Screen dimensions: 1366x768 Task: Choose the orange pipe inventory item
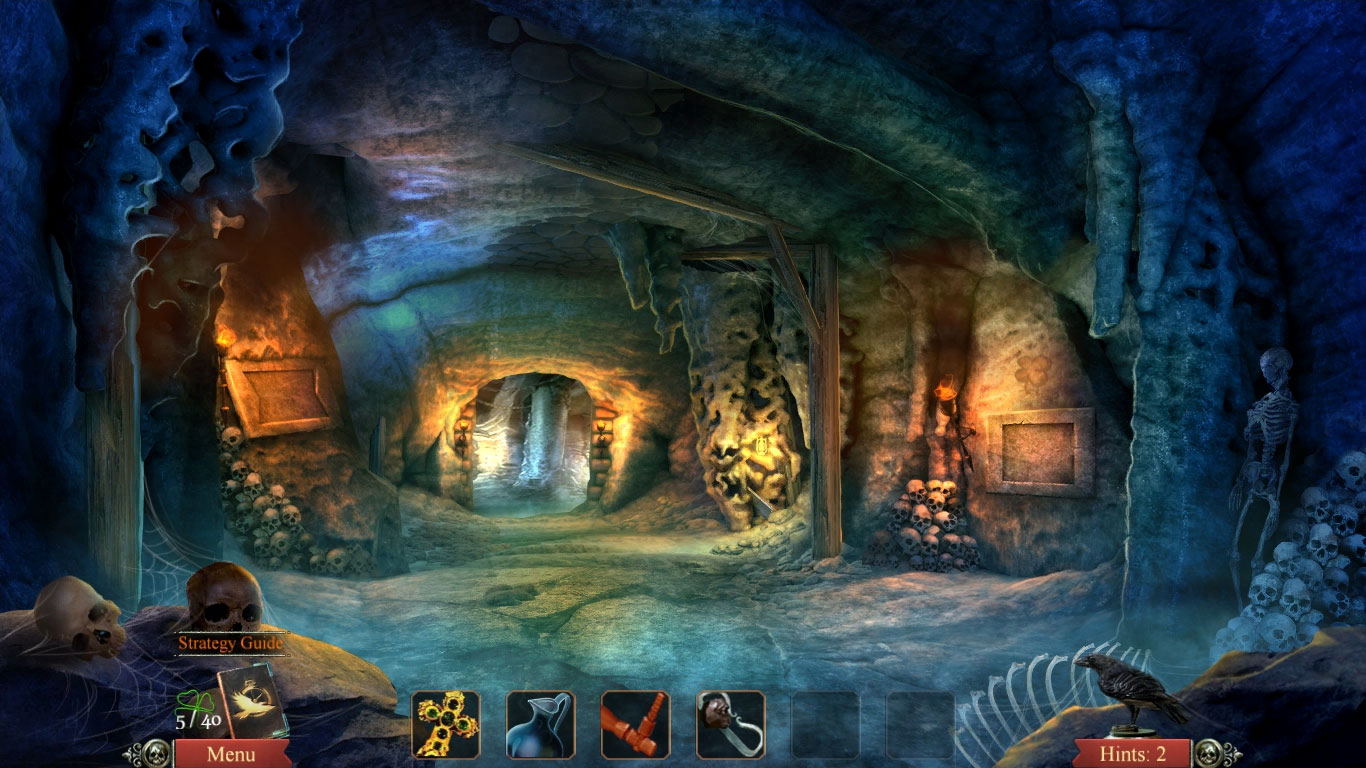pyautogui.click(x=635, y=724)
